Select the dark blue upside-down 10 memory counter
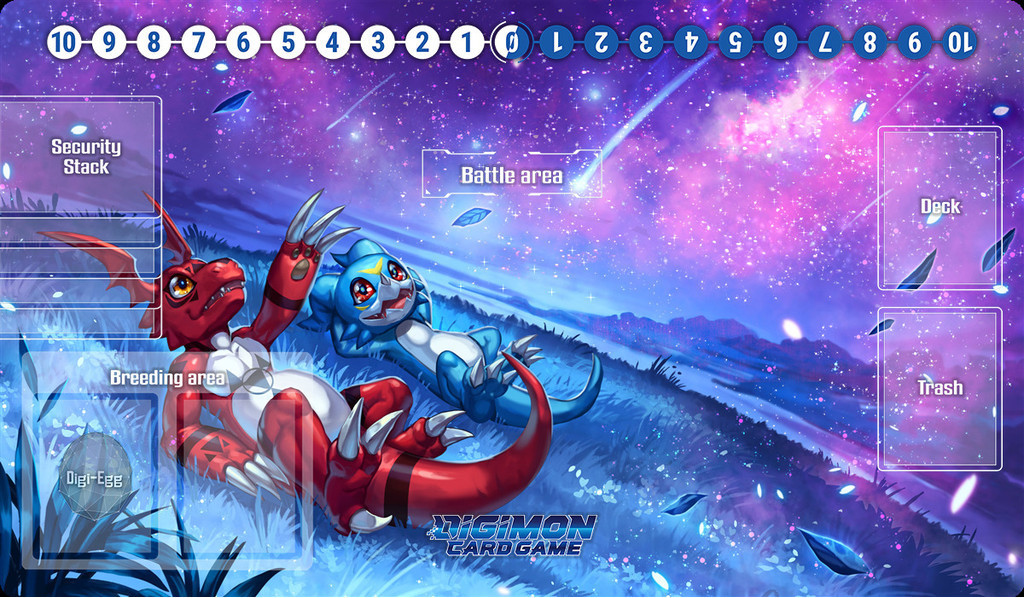The width and height of the screenshot is (1024, 598). [x=958, y=42]
